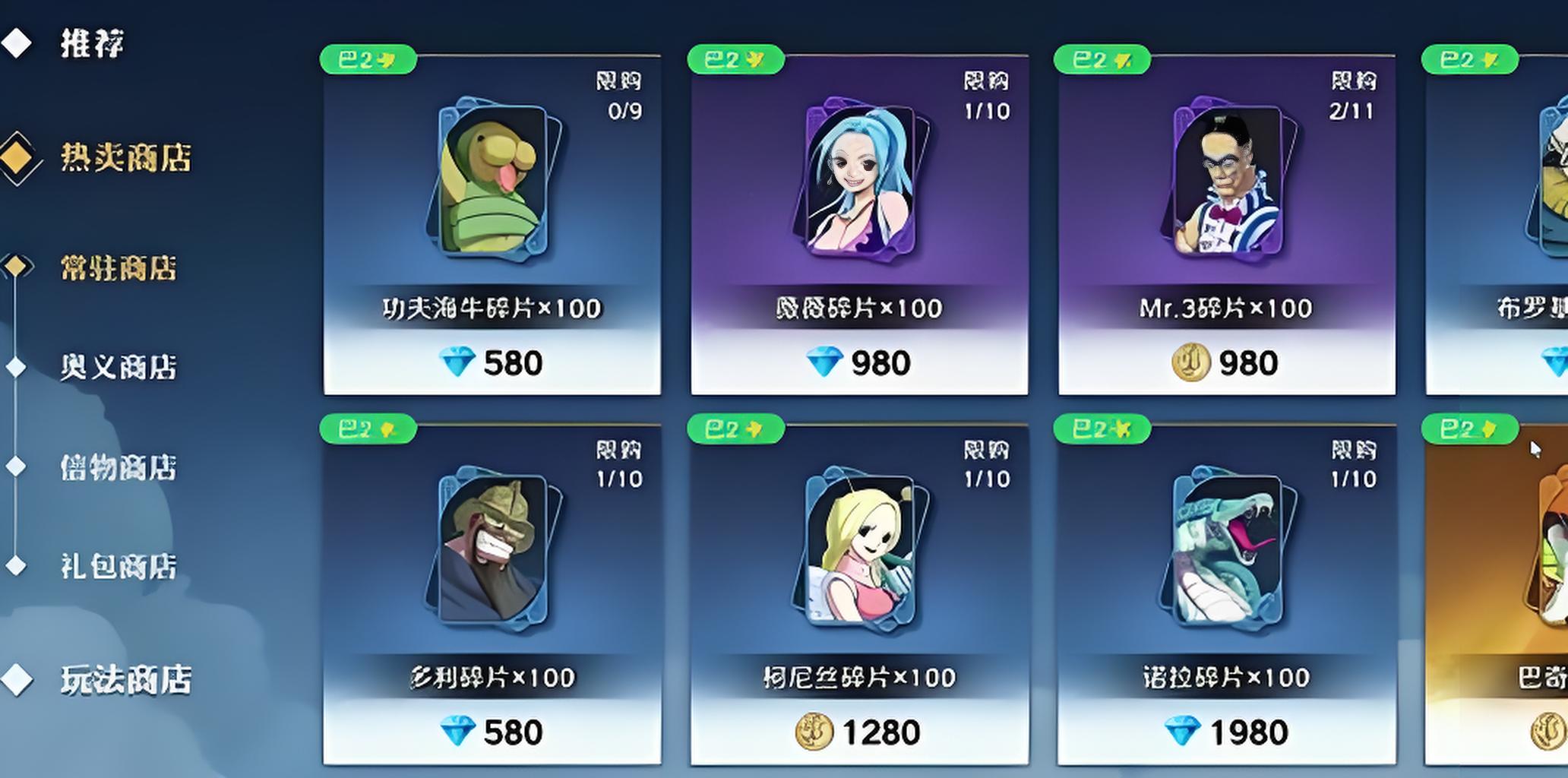The image size is (1568, 778).
Task: Buy 柯尼丝碎片×100 for 1280 coins
Action: [x=859, y=732]
